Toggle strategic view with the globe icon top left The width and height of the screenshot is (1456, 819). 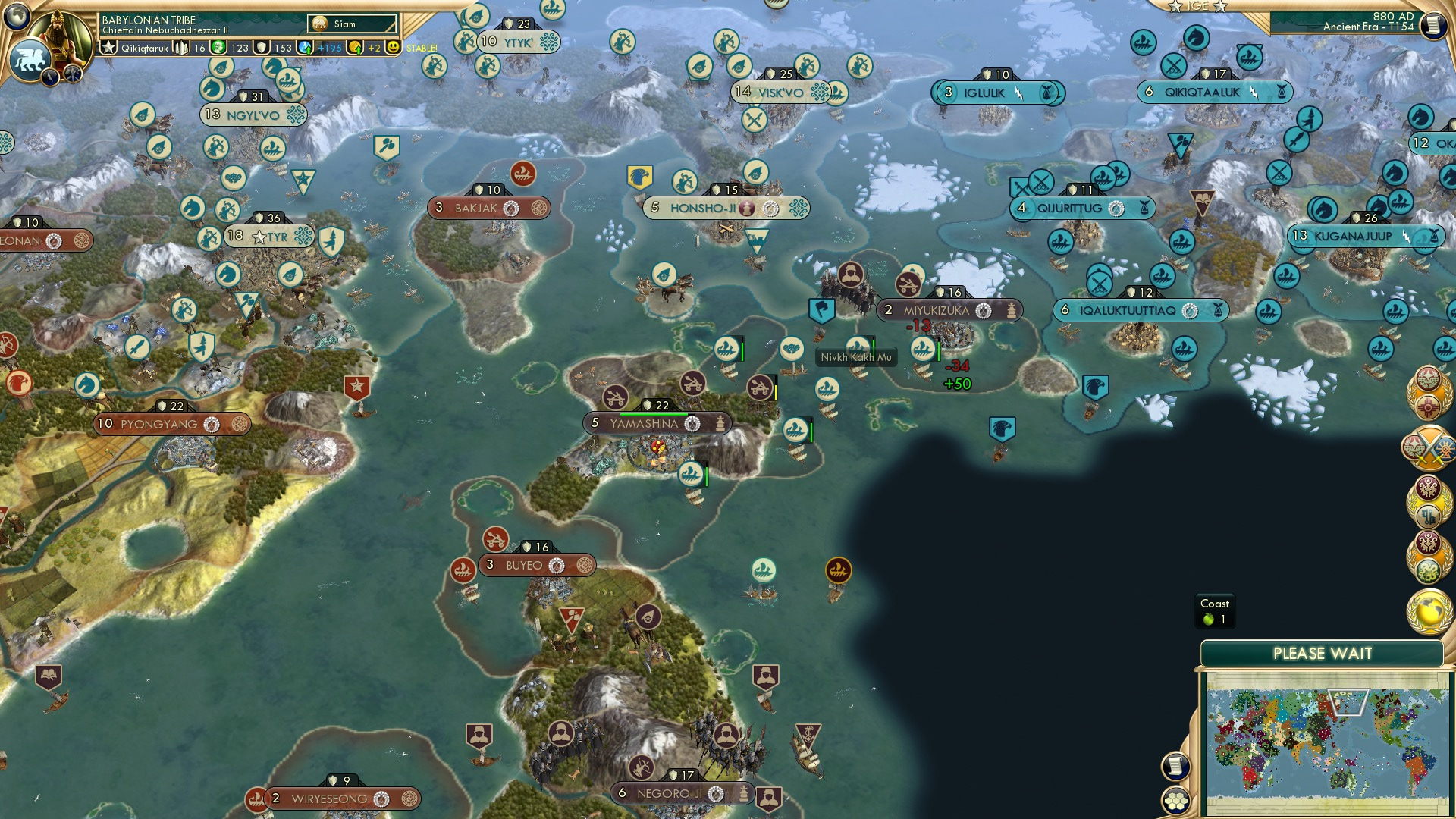[x=17, y=17]
